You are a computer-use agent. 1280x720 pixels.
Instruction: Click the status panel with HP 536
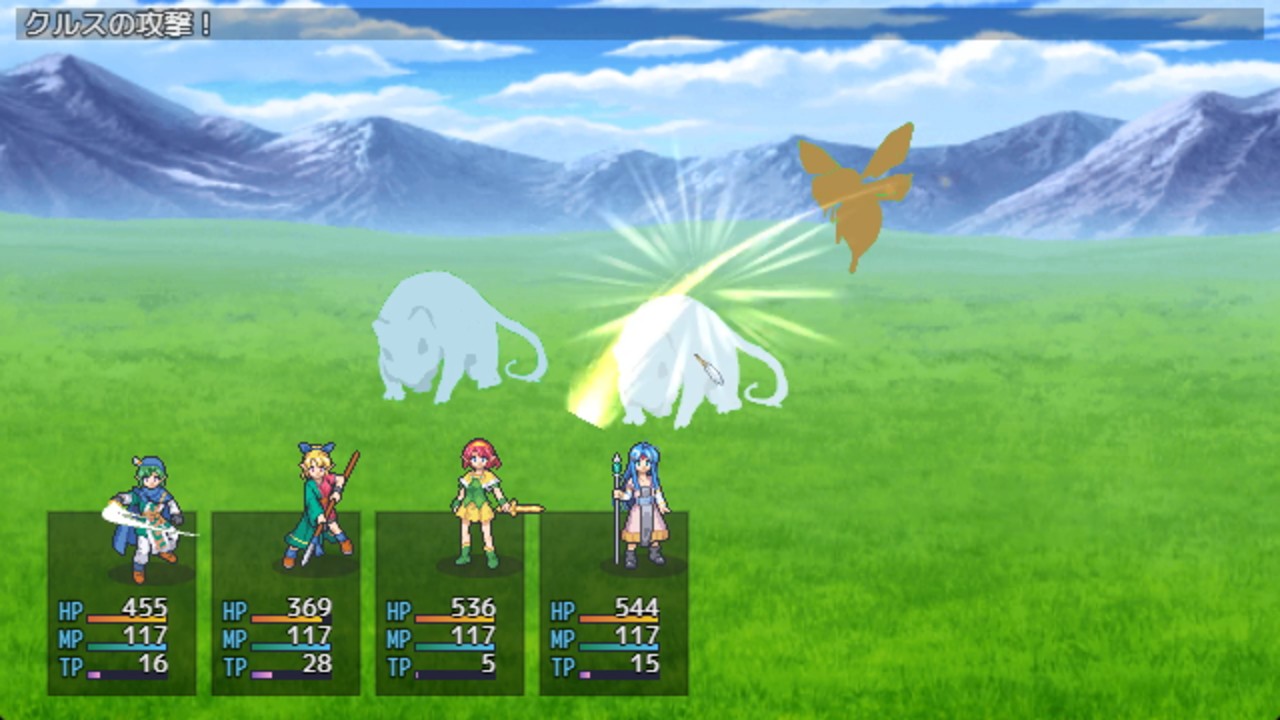point(450,603)
